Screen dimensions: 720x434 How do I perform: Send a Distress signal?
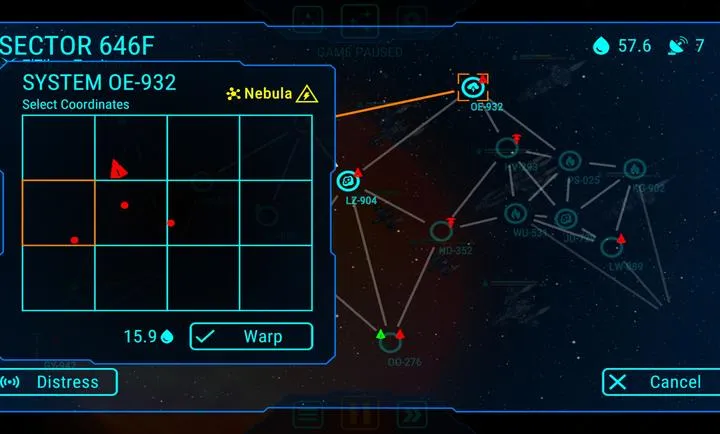click(x=58, y=382)
